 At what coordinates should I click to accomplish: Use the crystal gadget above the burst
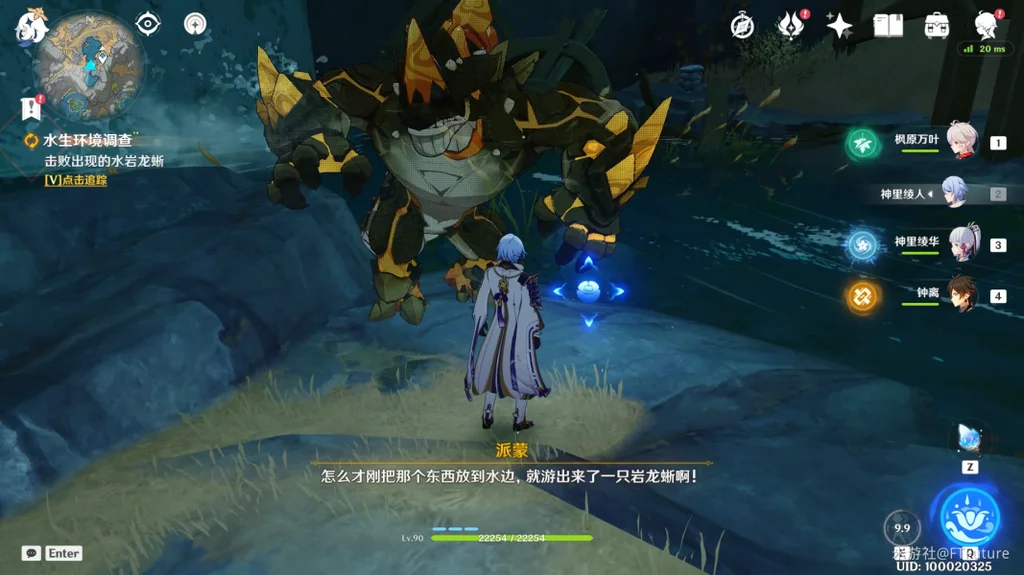(x=970, y=437)
